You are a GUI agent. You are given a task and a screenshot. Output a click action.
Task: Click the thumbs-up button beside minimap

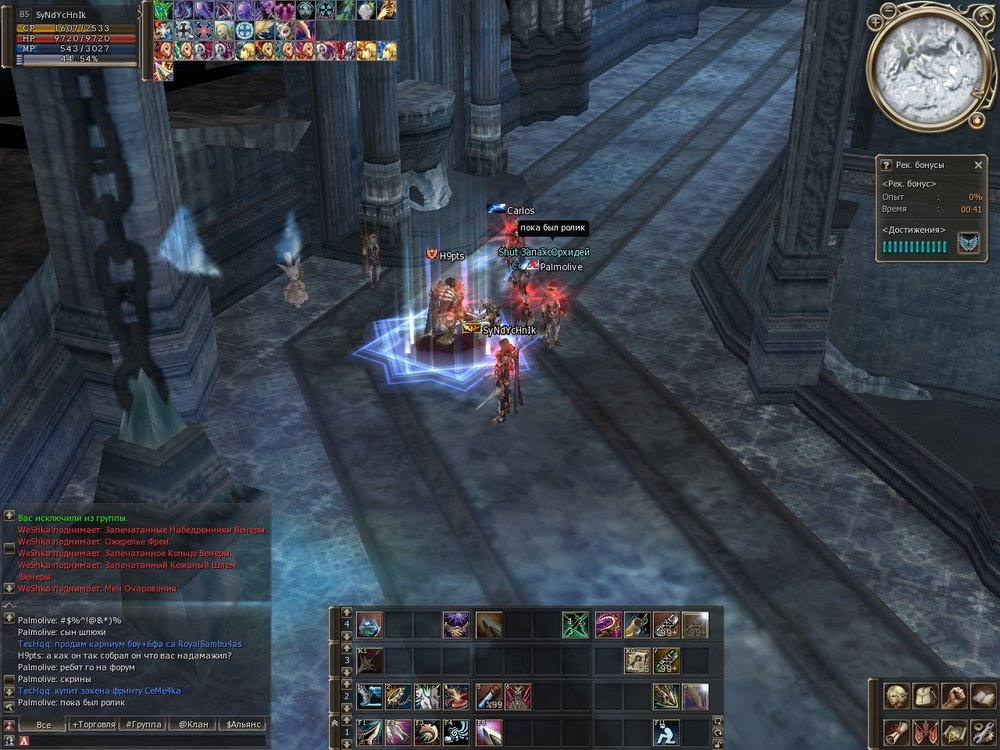click(x=976, y=120)
